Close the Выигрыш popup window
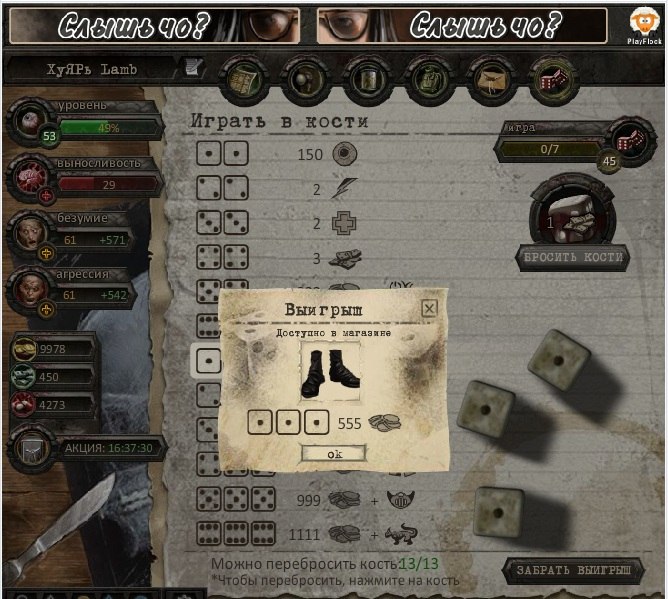 click(428, 308)
